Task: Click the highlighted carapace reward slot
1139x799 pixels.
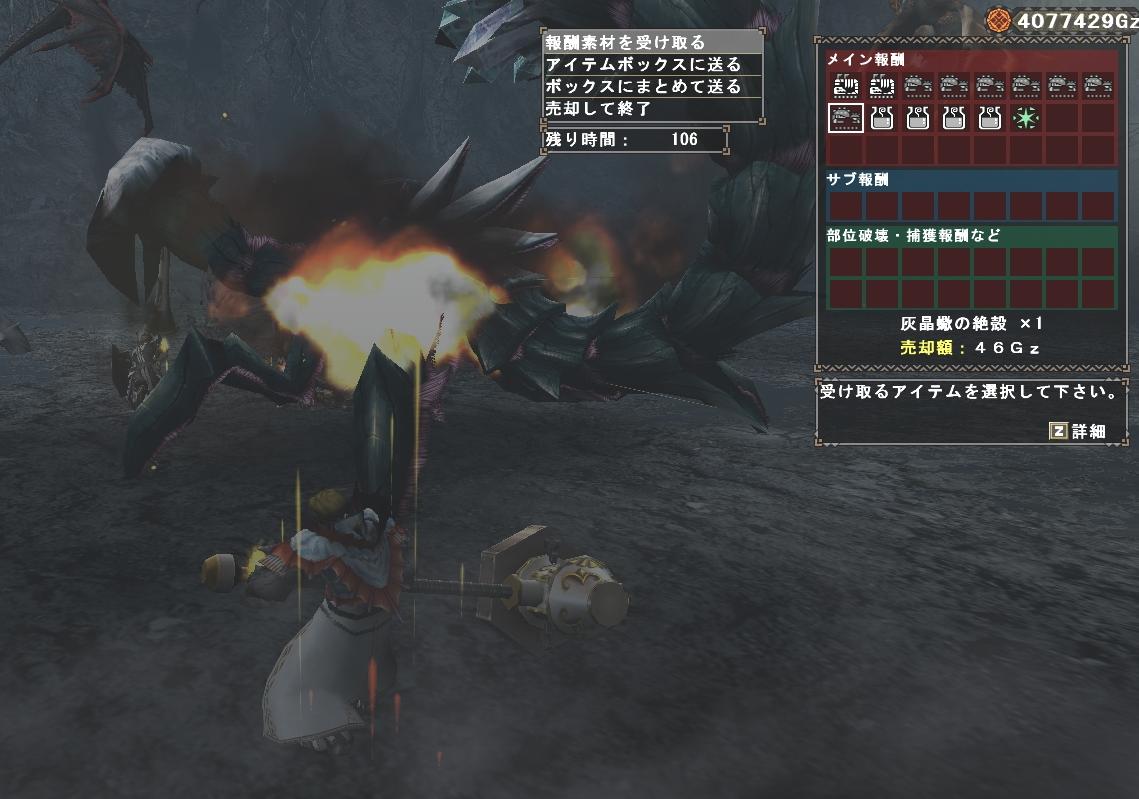Action: point(846,118)
